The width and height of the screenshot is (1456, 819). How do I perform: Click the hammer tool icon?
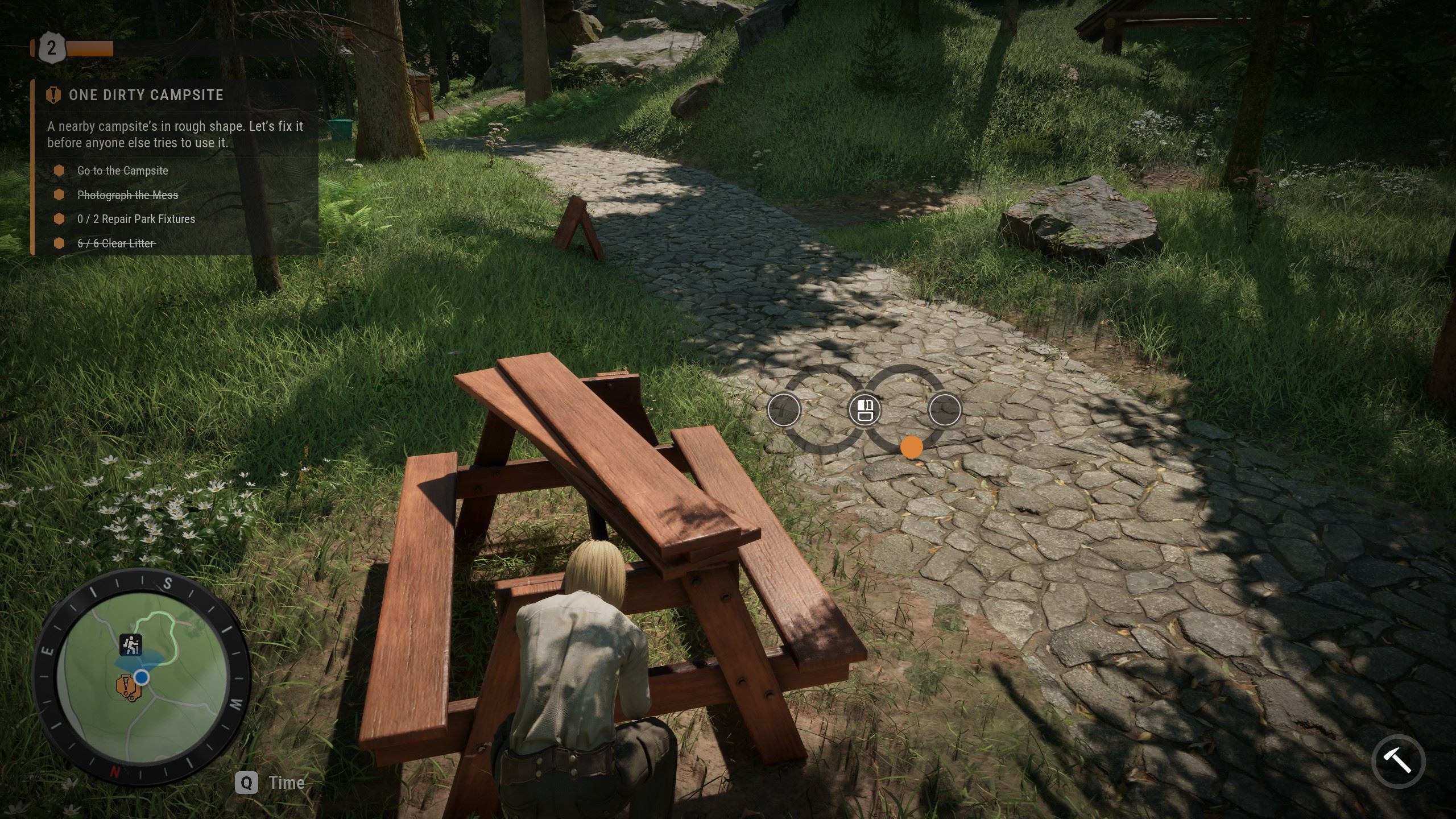1398,760
